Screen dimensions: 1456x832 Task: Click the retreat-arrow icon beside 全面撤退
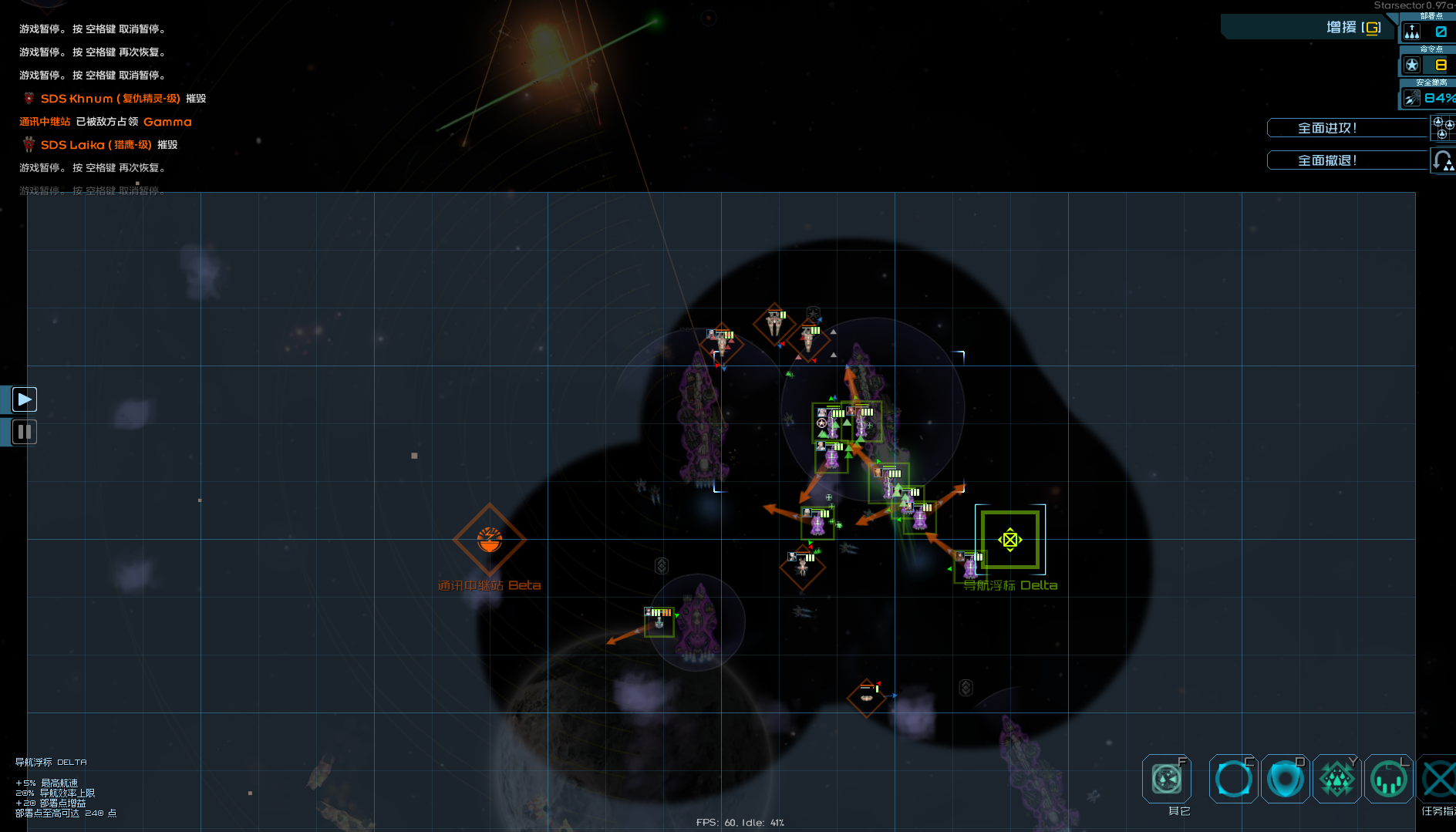tap(1443, 160)
